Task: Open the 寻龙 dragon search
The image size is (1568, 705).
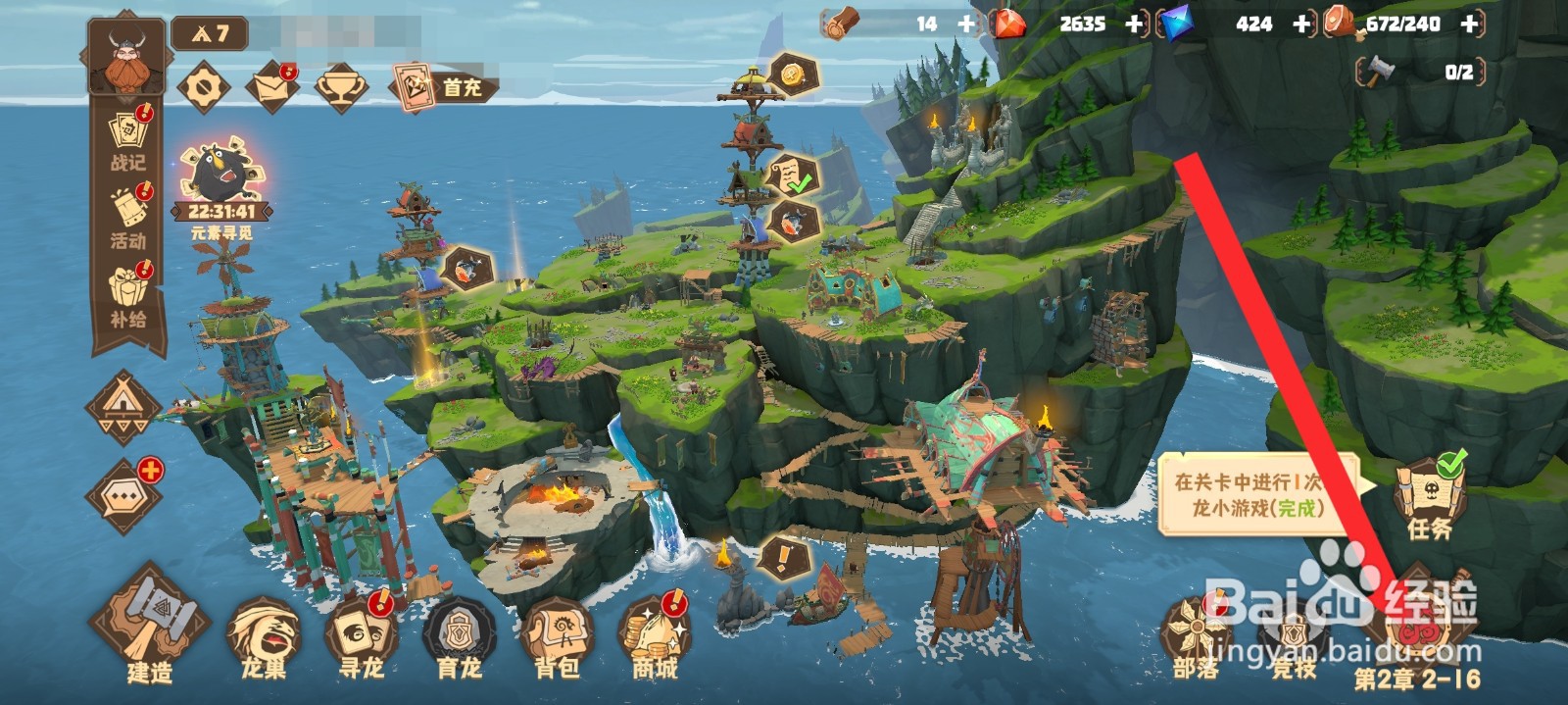Action: 361,637
